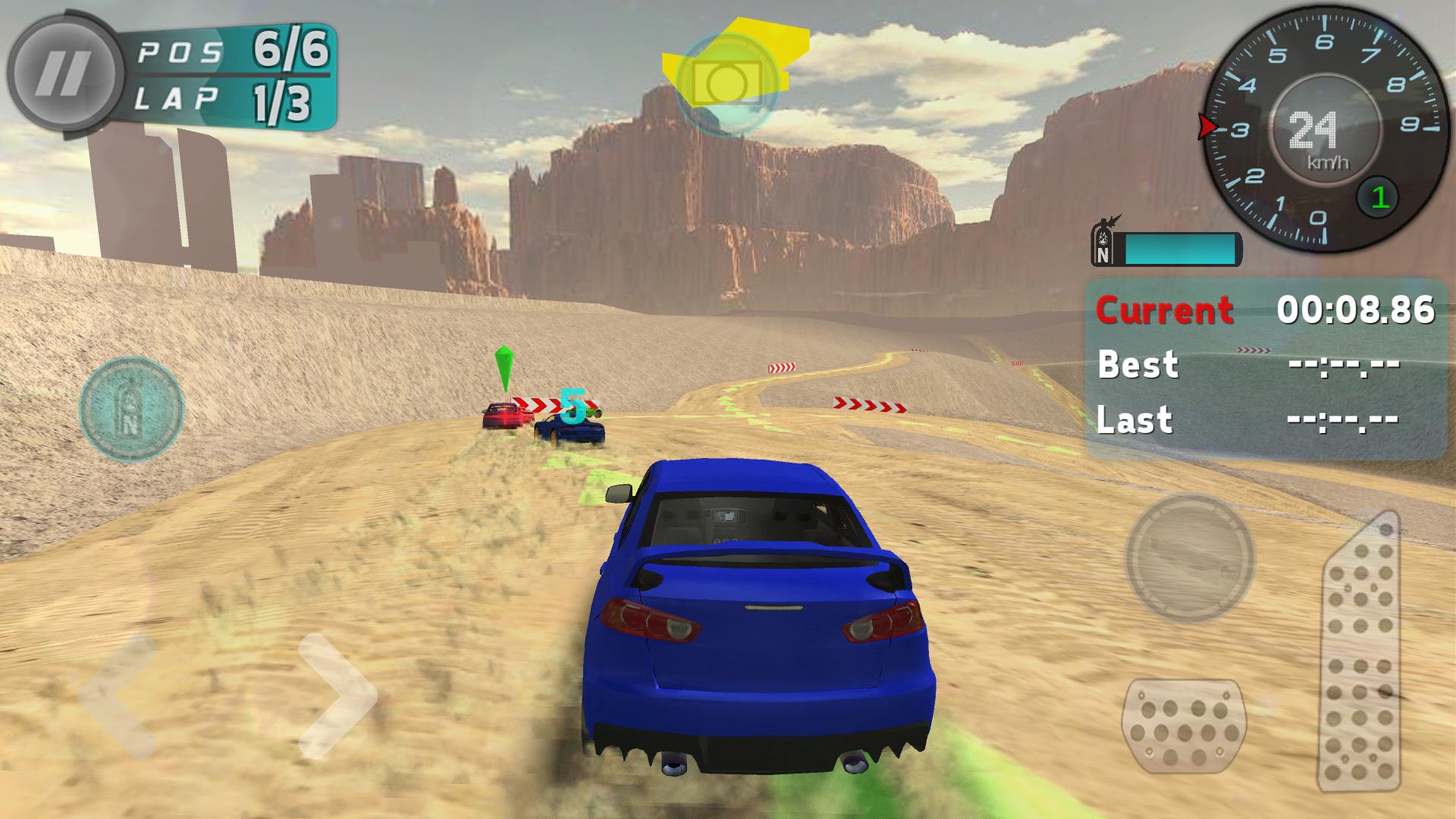Activate the nitro boost button
Image resolution: width=1456 pixels, height=819 pixels.
click(131, 408)
